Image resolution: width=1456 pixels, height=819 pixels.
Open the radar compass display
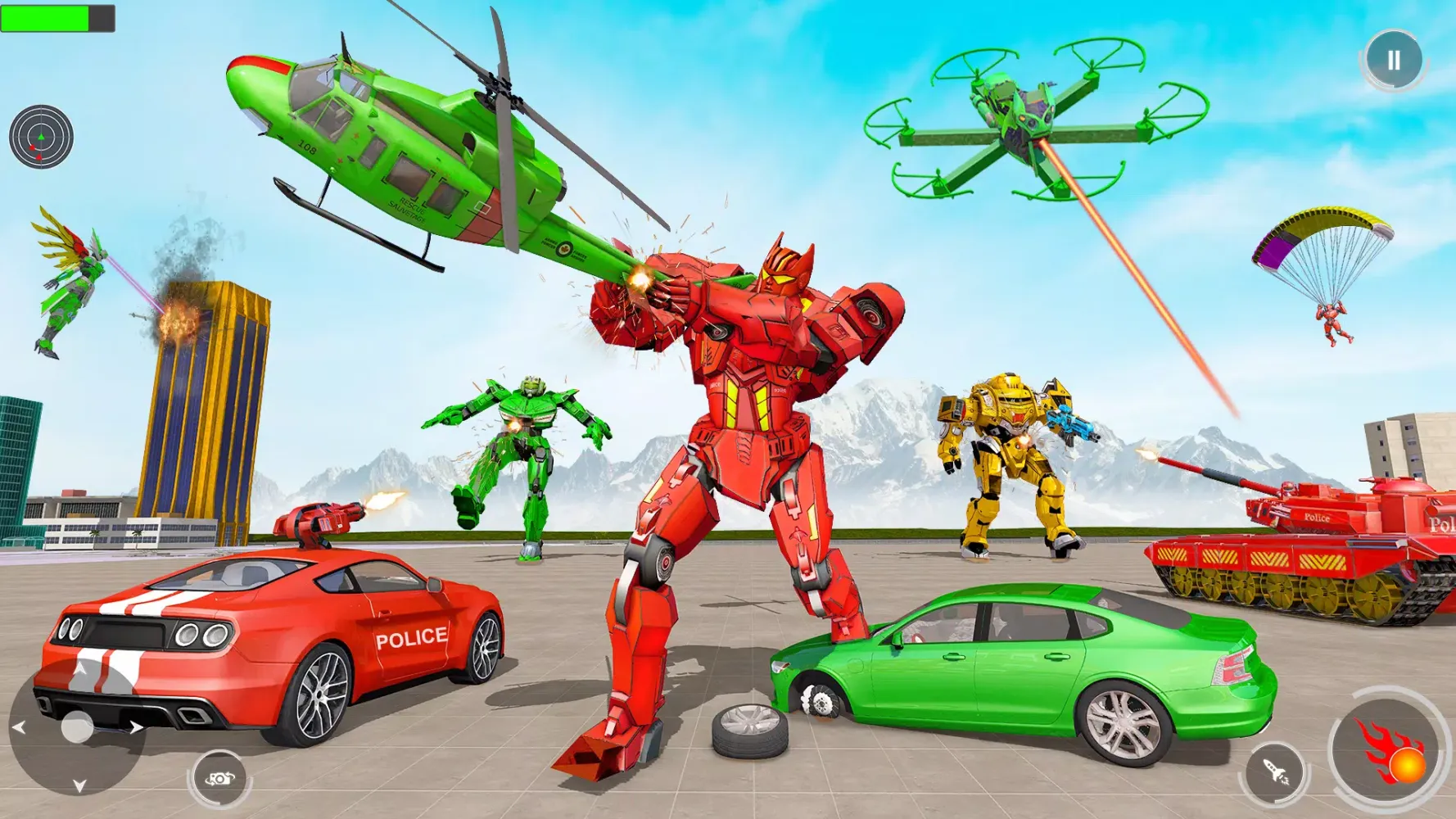(39, 136)
